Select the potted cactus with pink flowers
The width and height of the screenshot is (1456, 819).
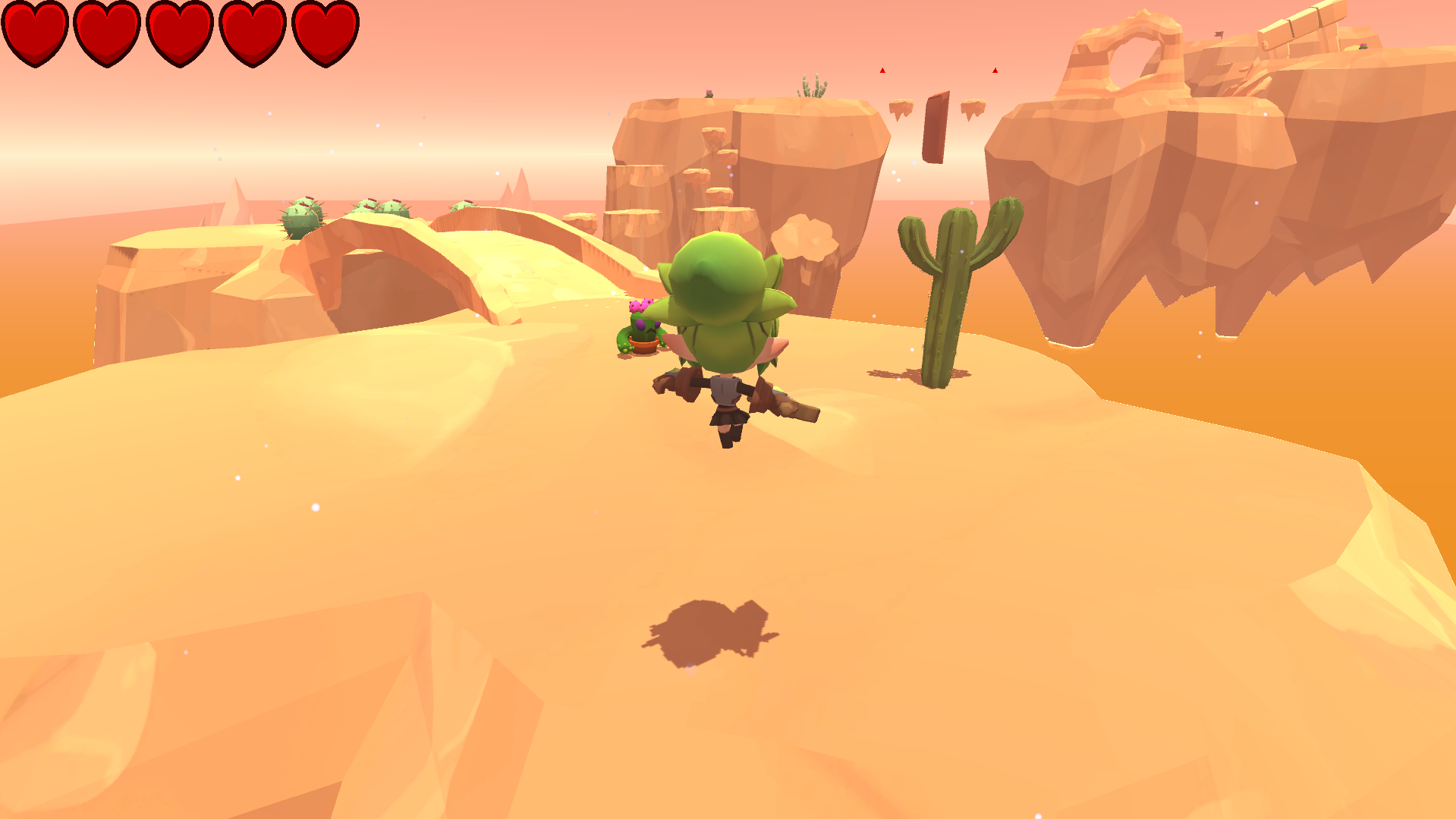(x=640, y=328)
